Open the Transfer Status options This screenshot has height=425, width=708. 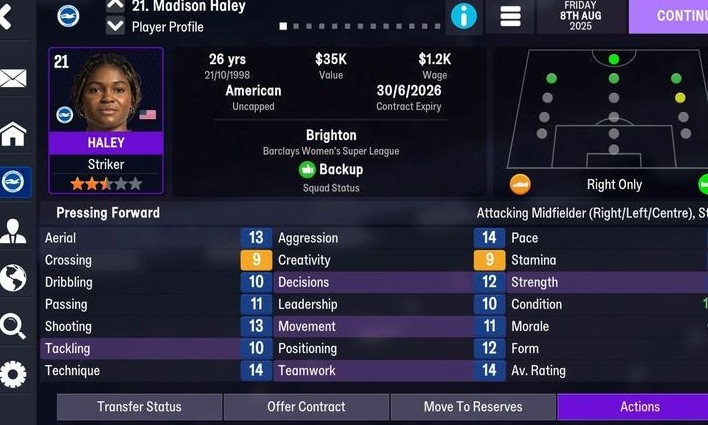tap(139, 407)
